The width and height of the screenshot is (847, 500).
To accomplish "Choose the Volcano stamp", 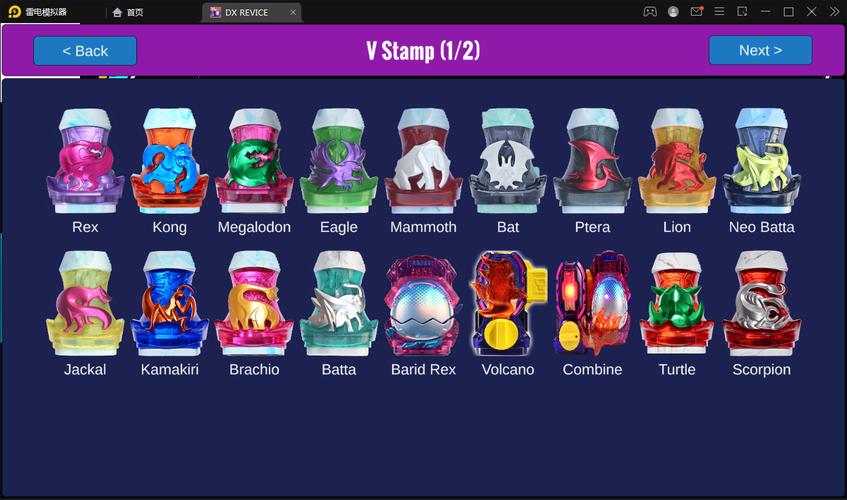I will point(508,304).
